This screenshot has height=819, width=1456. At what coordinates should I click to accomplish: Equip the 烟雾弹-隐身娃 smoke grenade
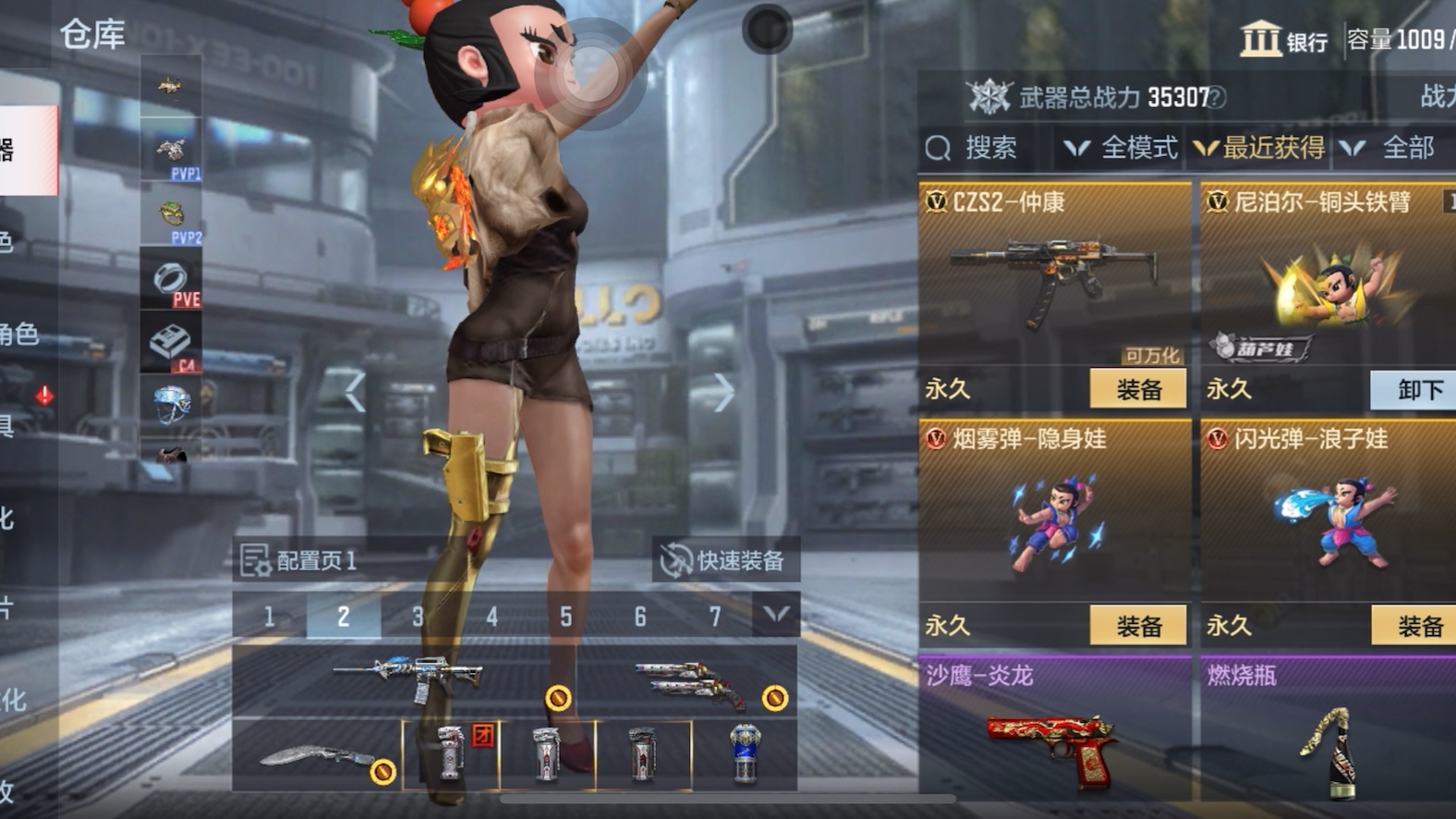point(1137,626)
